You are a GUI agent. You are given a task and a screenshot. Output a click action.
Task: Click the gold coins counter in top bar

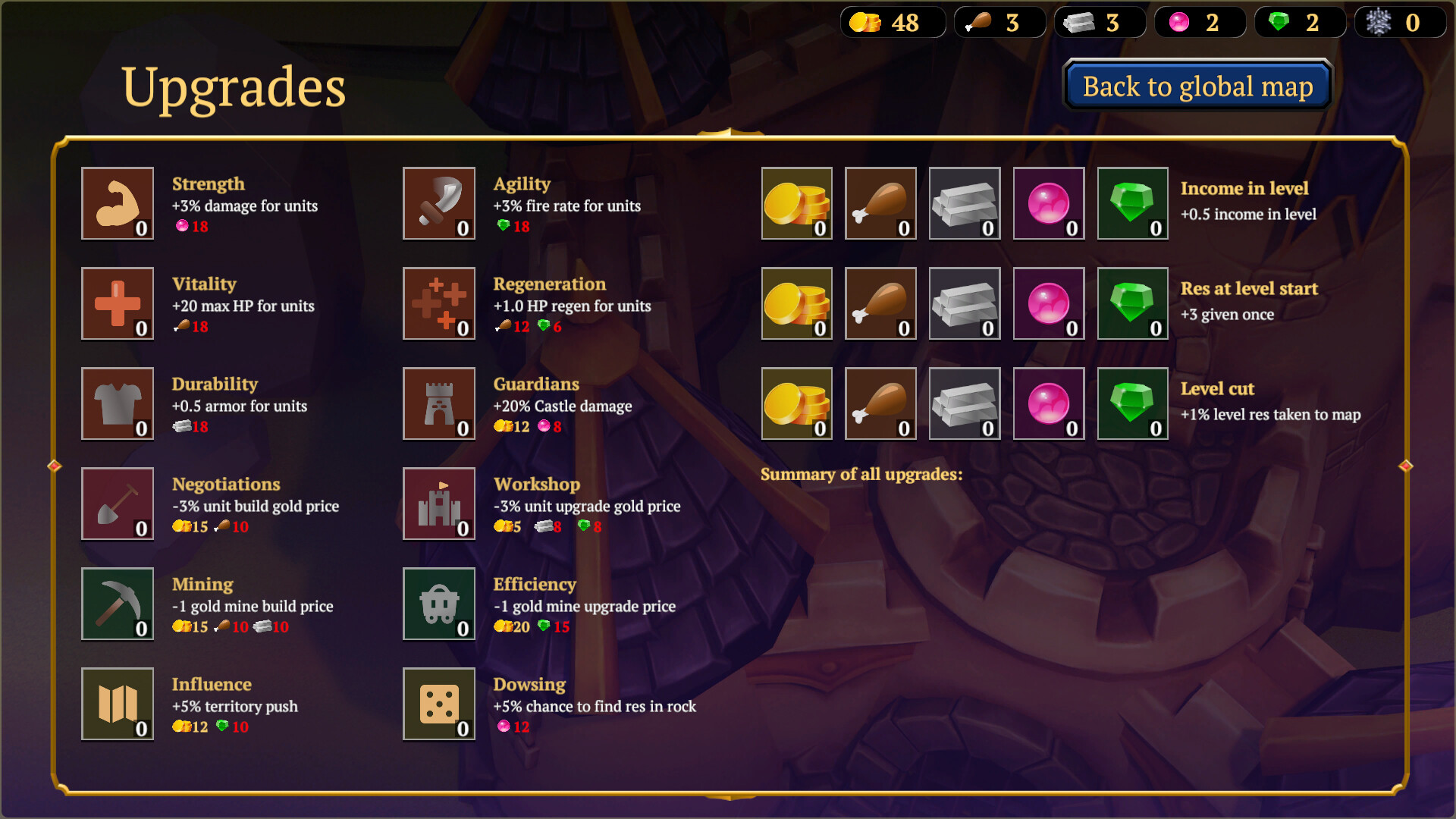(x=893, y=22)
